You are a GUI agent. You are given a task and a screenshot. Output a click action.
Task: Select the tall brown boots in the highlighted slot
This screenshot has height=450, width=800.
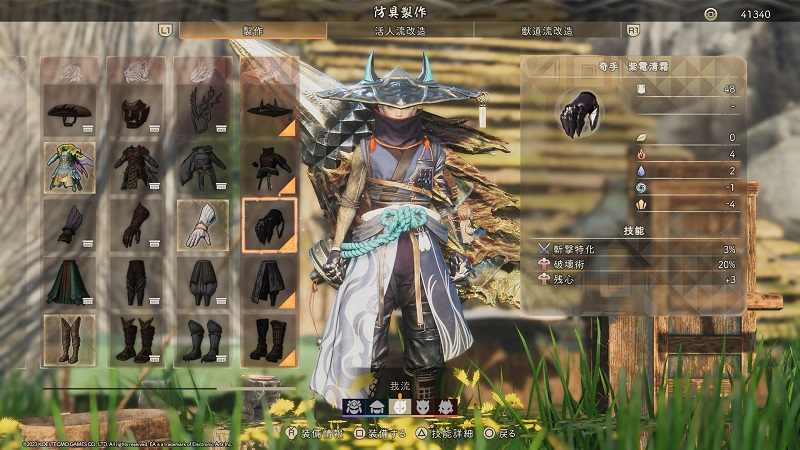70,339
